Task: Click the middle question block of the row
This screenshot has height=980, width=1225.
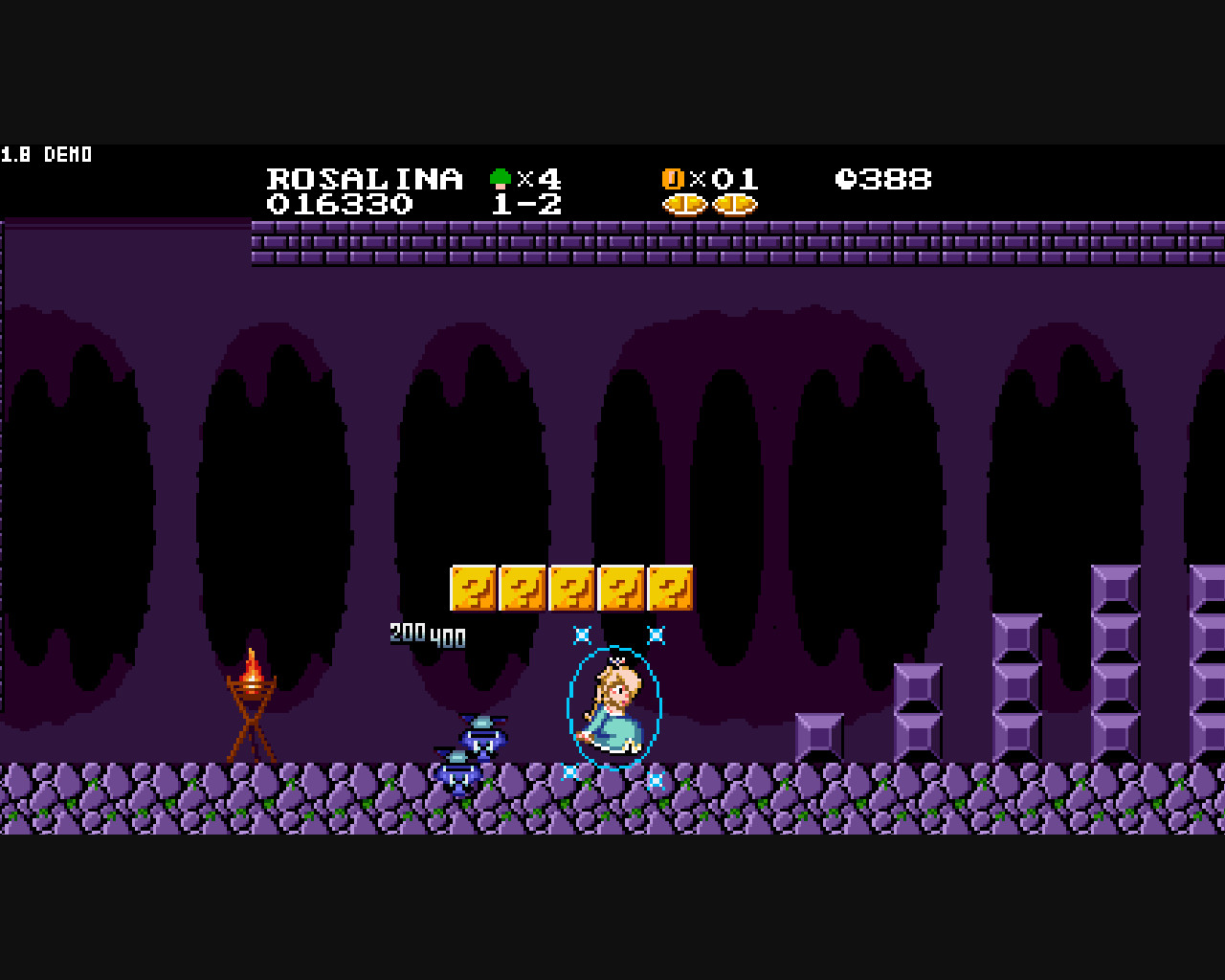Action: pos(571,586)
